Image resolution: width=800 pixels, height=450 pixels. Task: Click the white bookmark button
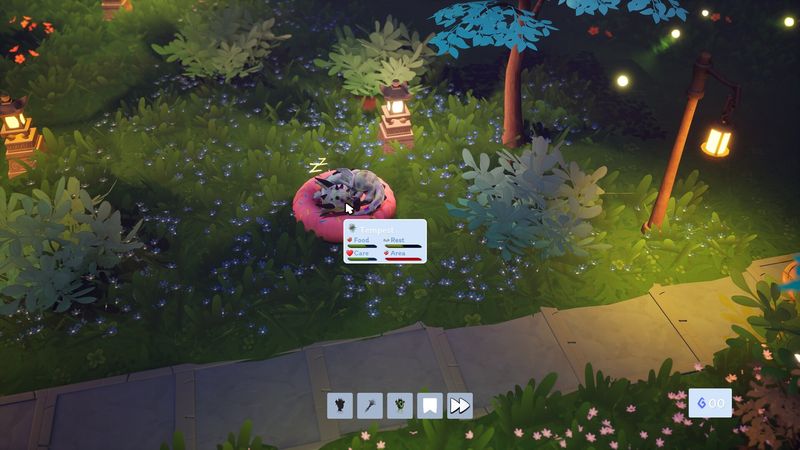point(430,405)
